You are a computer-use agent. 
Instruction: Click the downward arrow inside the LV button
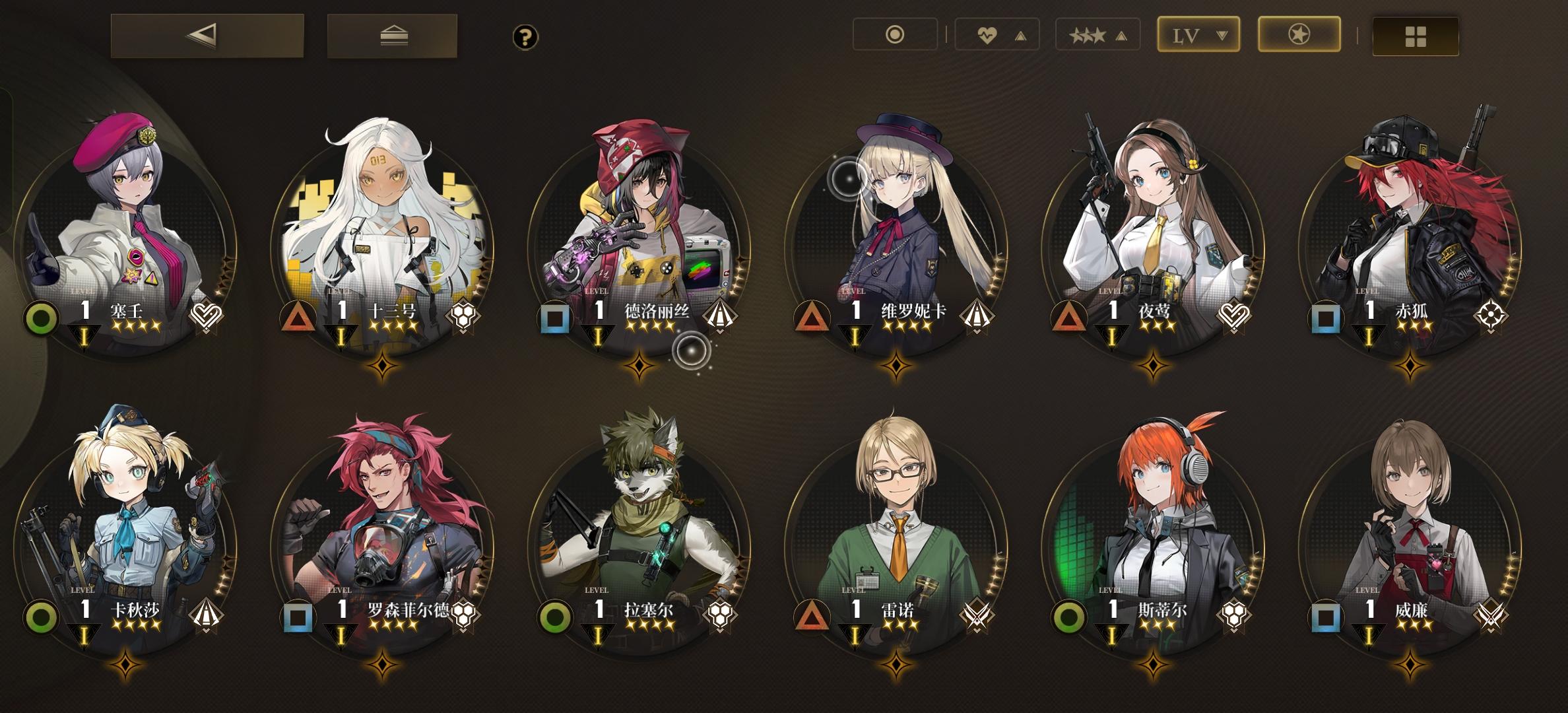(1221, 35)
